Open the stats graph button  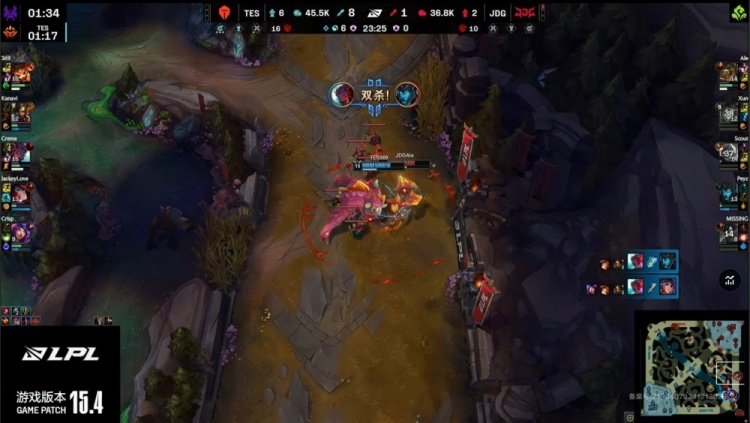pos(728,280)
